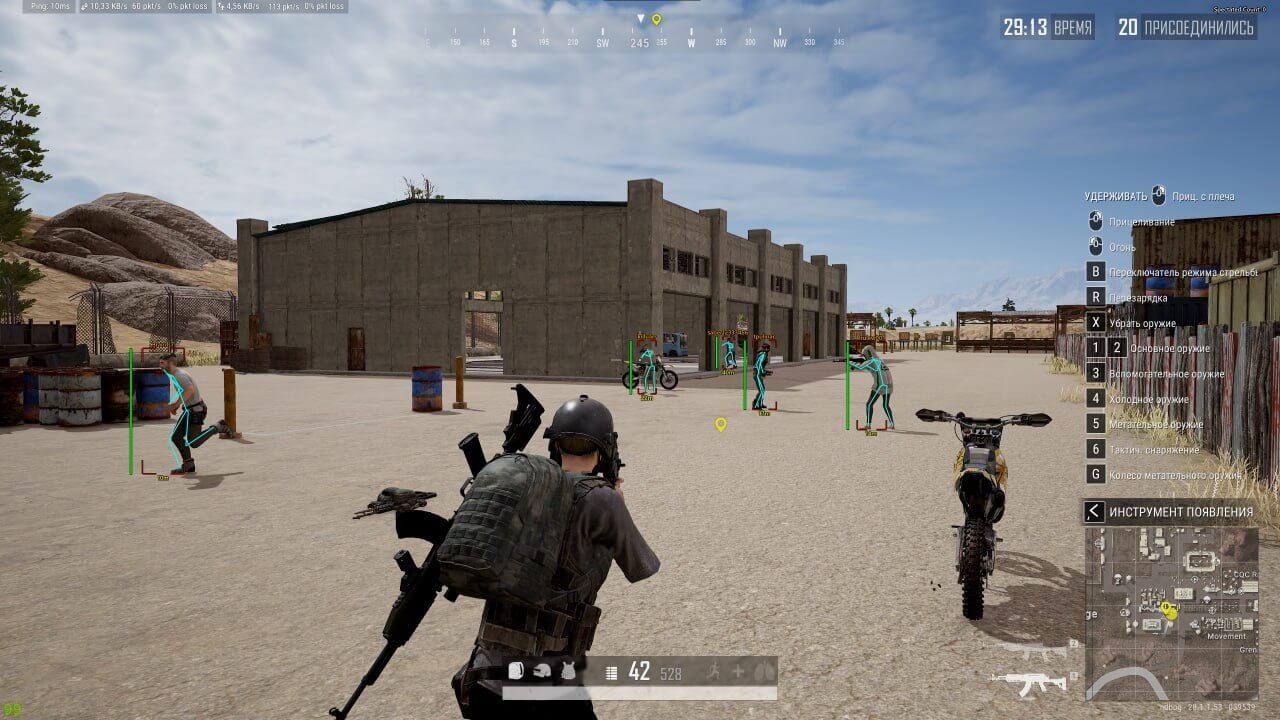Click the helmet icon near the health bar
The width and height of the screenshot is (1280, 720).
(542, 672)
